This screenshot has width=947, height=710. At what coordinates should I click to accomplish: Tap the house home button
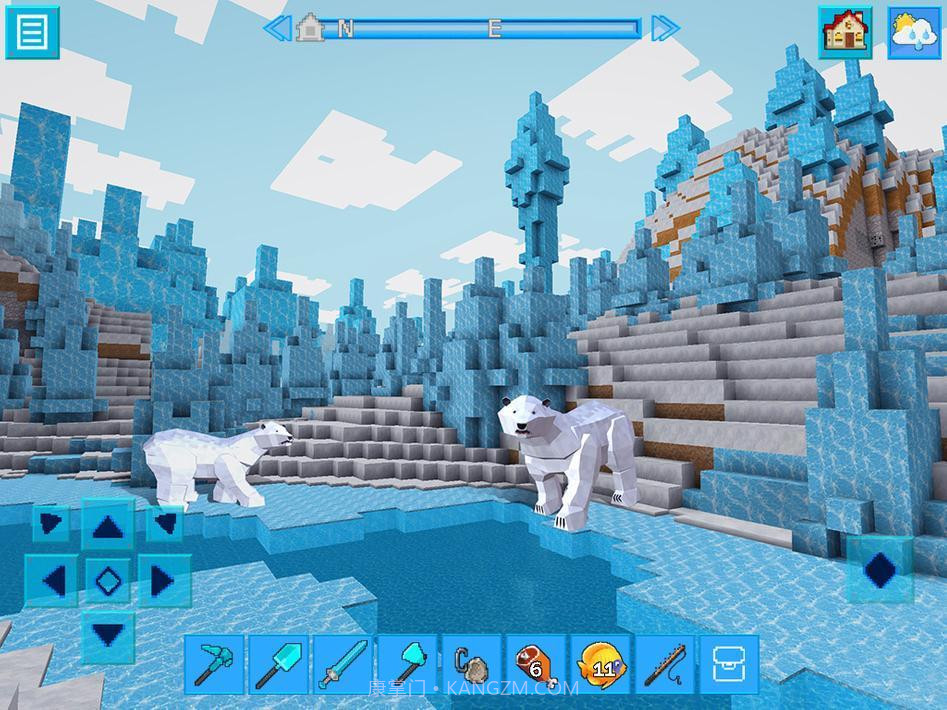843,32
